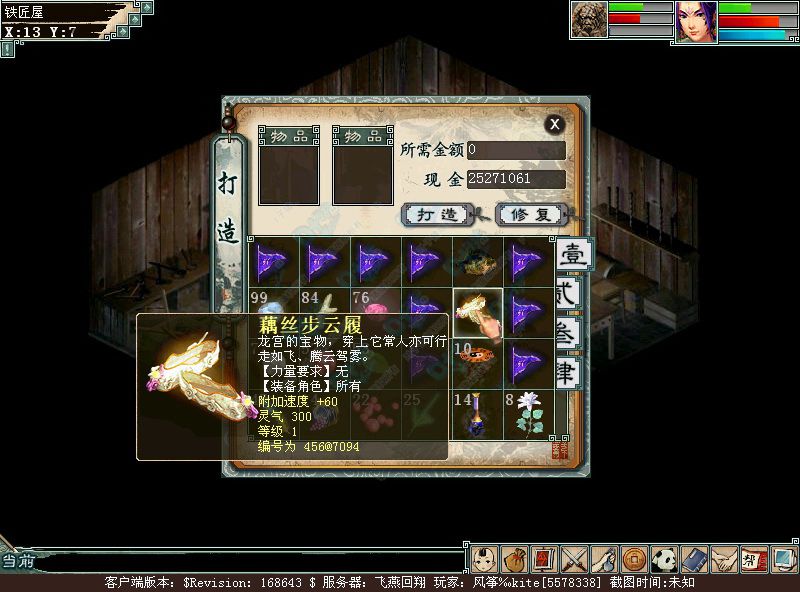Switch to inventory page 贰
This screenshot has width=800, height=592.
(567, 294)
